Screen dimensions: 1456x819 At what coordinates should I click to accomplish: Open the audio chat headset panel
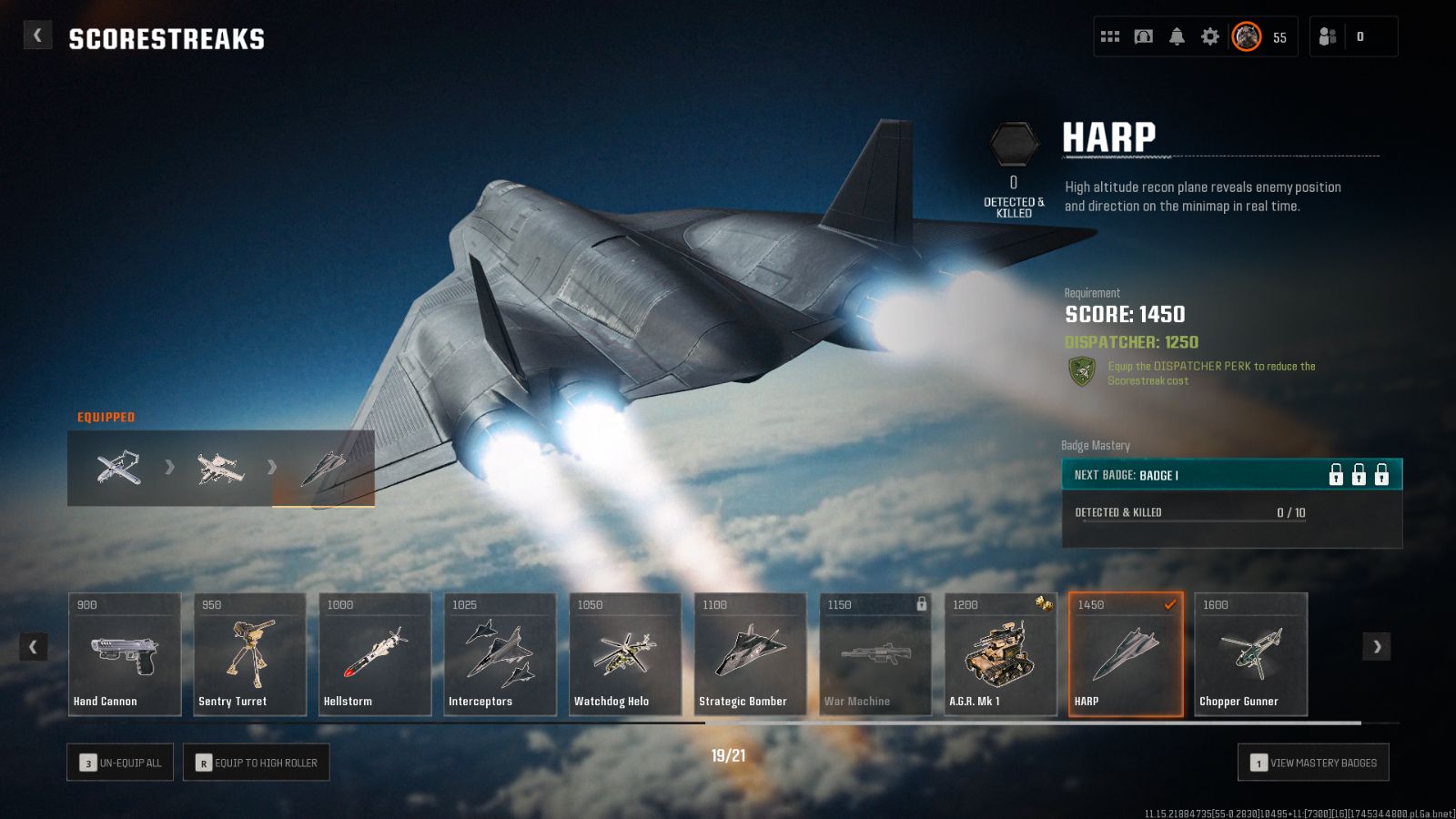(1143, 35)
